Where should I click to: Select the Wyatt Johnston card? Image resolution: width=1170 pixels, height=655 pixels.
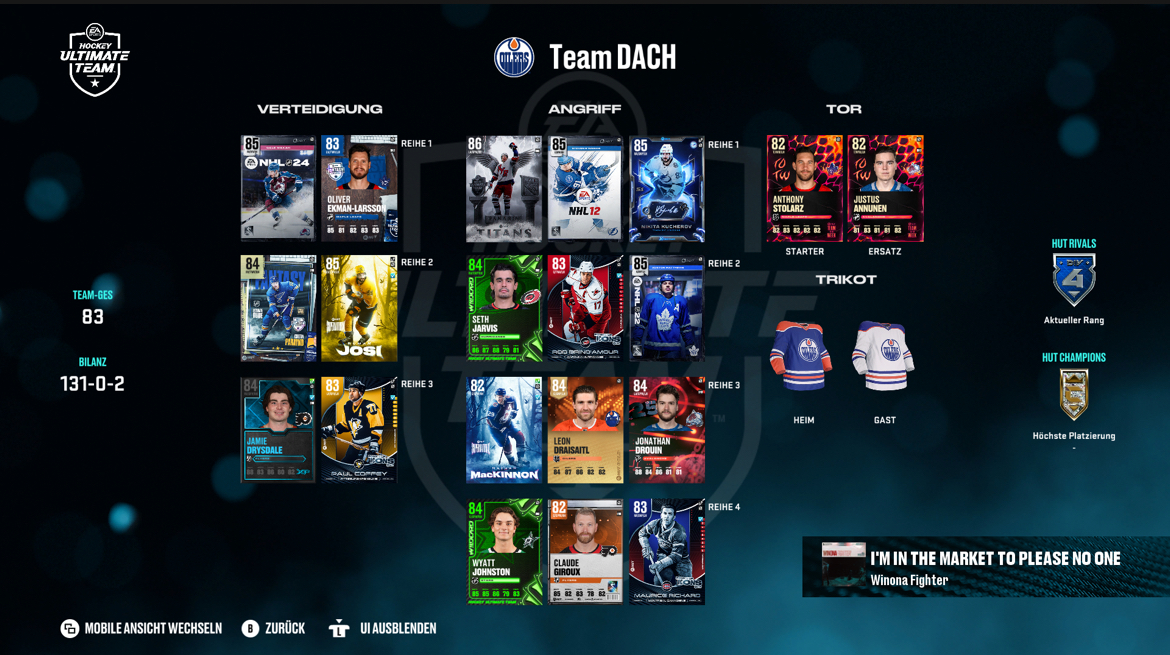504,552
